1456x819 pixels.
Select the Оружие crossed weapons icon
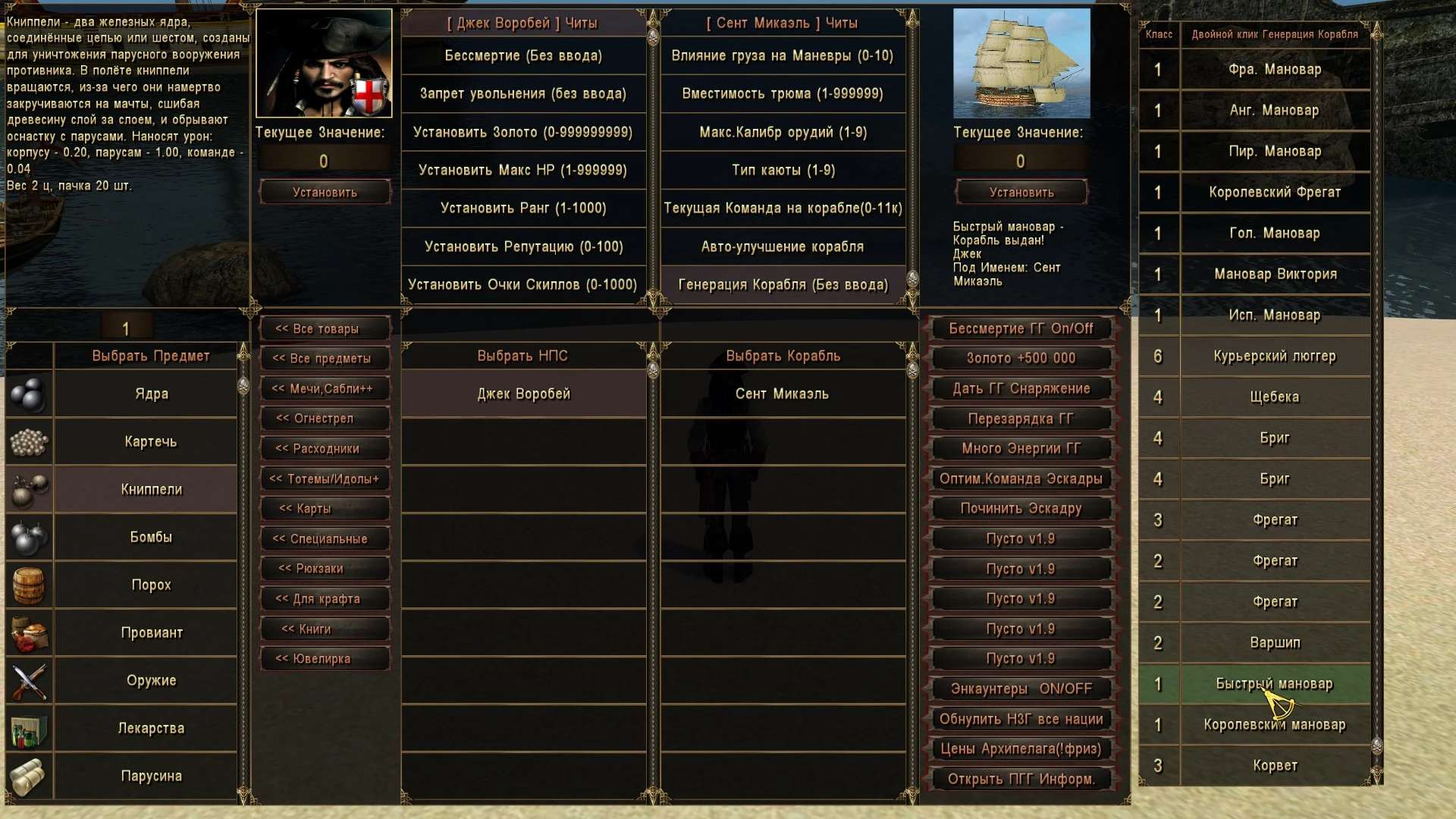click(30, 681)
